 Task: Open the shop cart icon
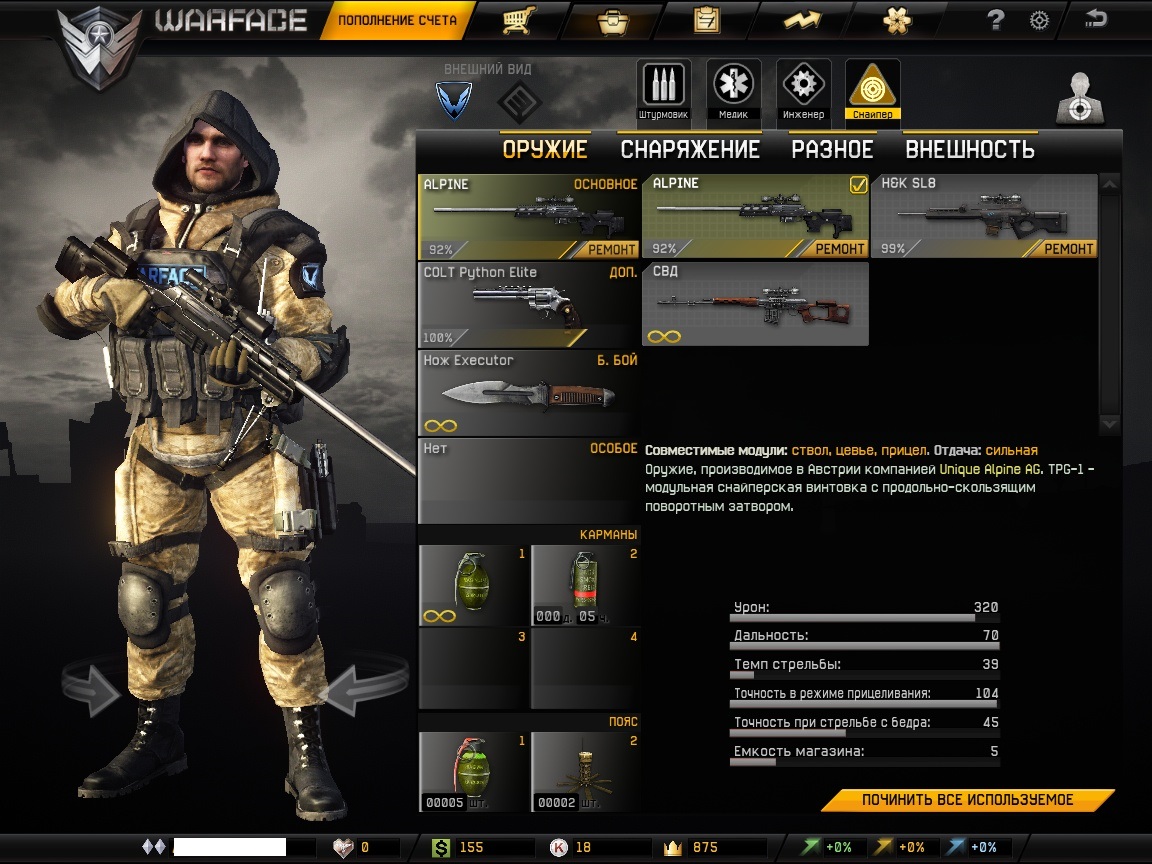tap(517, 20)
